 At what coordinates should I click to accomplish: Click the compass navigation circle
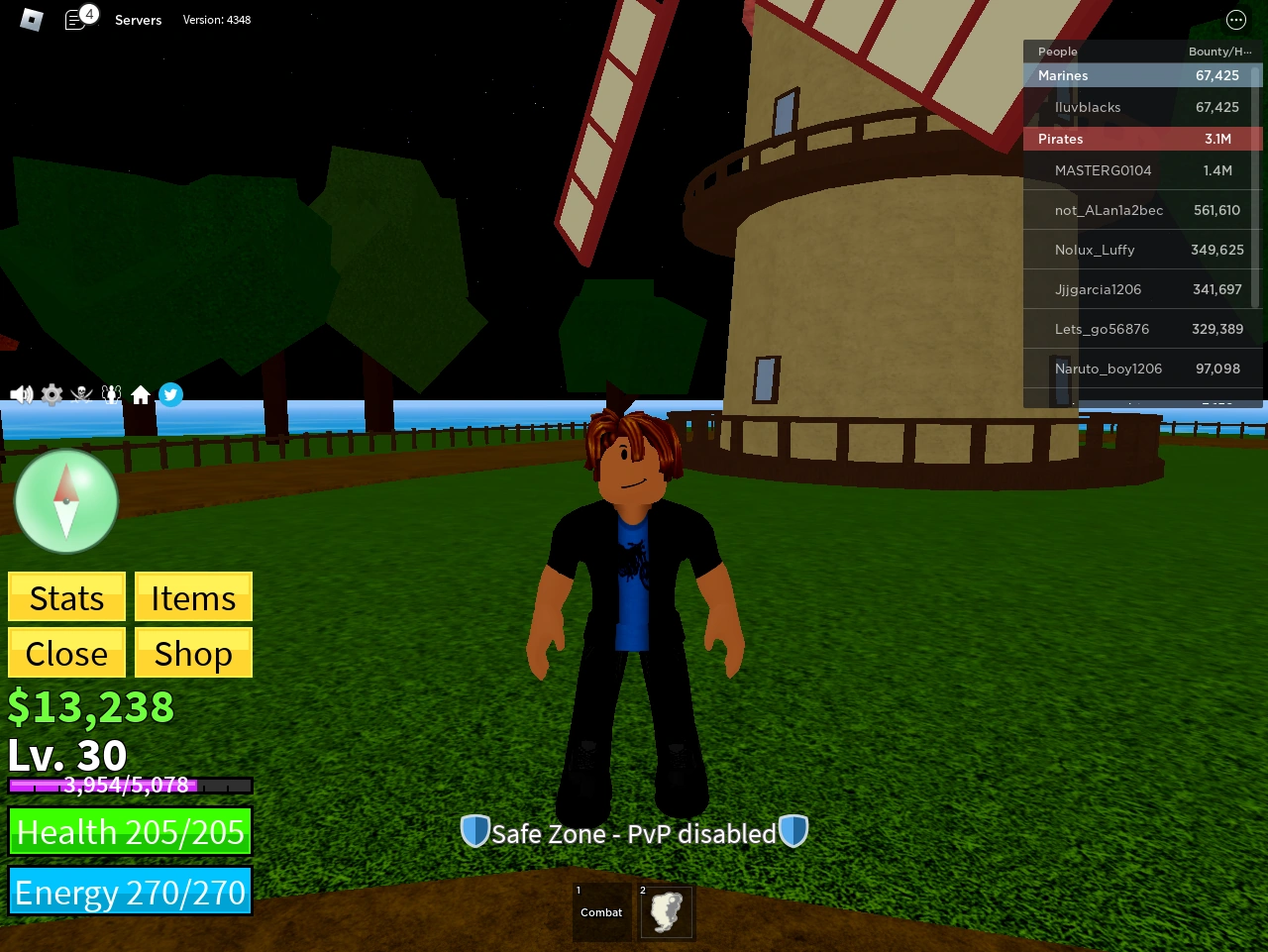(x=65, y=500)
